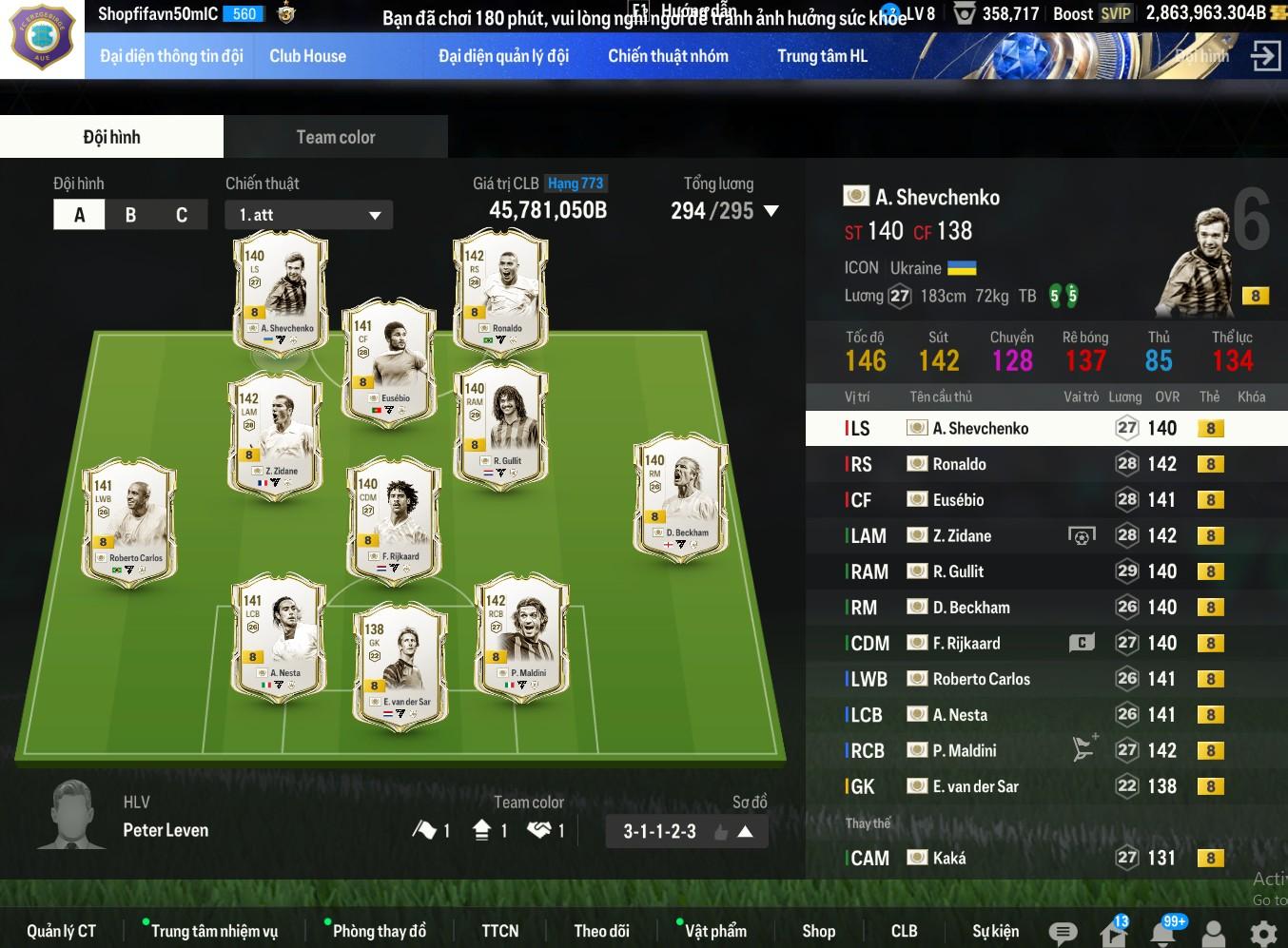Open the Shop from the bottom bar
The image size is (1288, 948).
tap(818, 931)
